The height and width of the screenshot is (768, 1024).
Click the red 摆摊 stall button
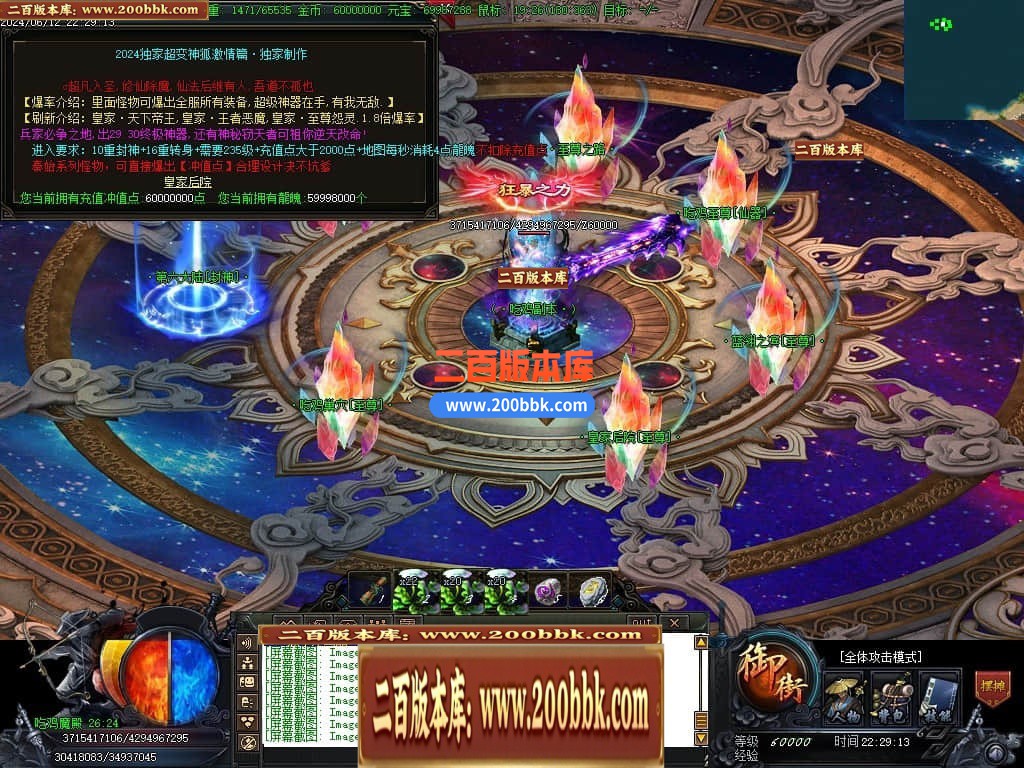pyautogui.click(x=992, y=689)
